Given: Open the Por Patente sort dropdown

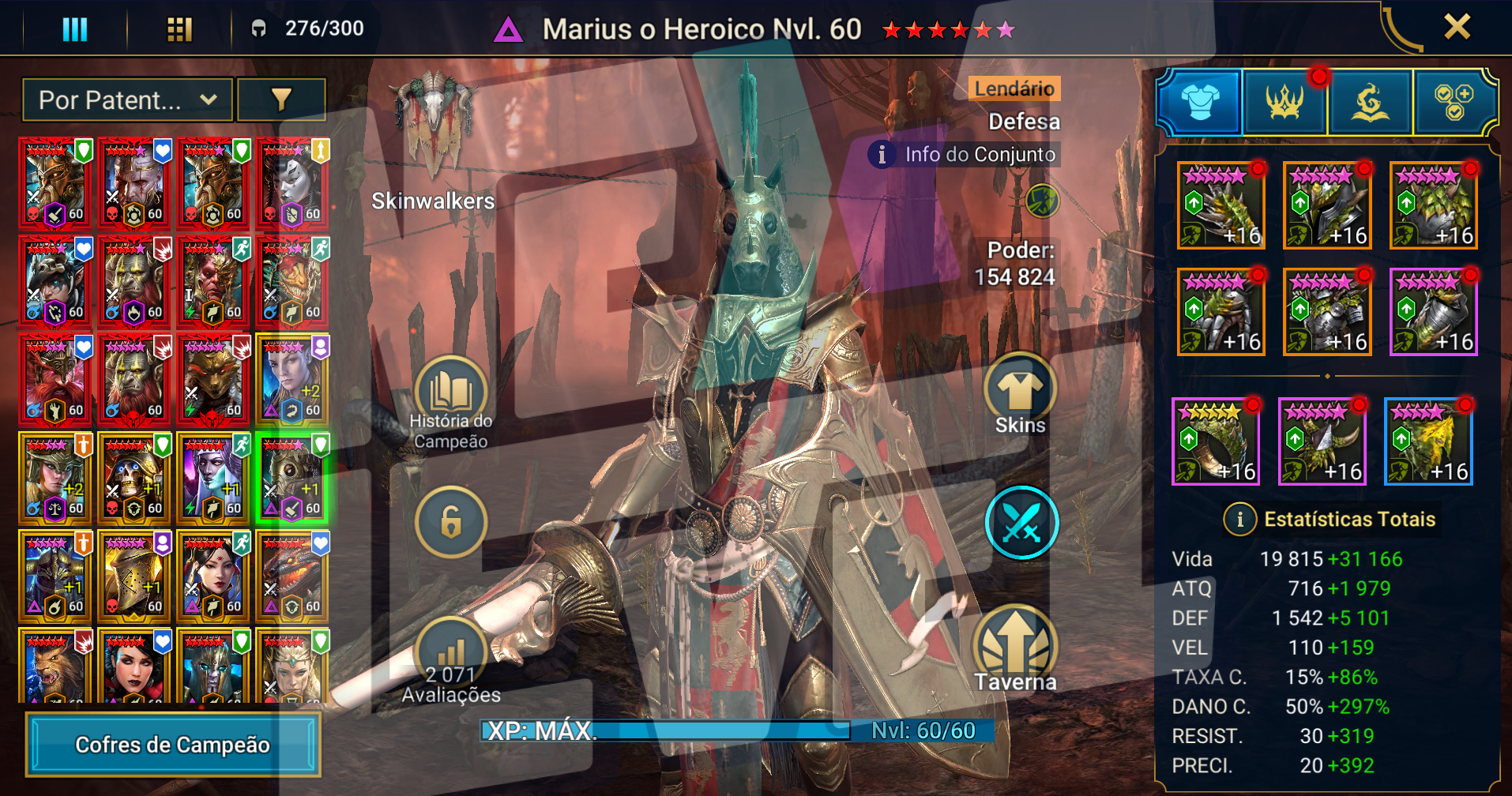Looking at the screenshot, I should (128, 100).
